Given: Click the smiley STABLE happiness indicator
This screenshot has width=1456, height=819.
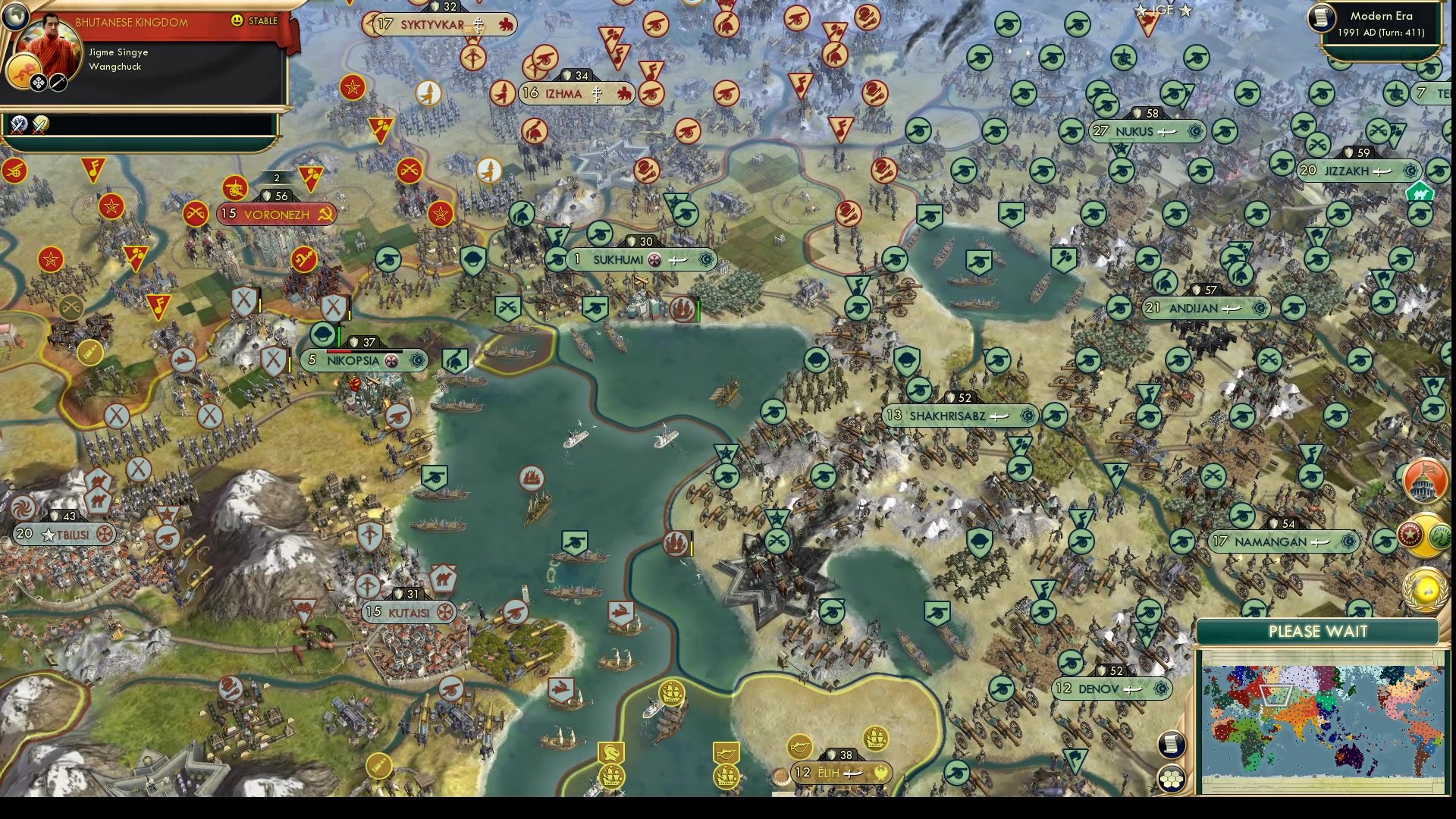Looking at the screenshot, I should tap(238, 21).
